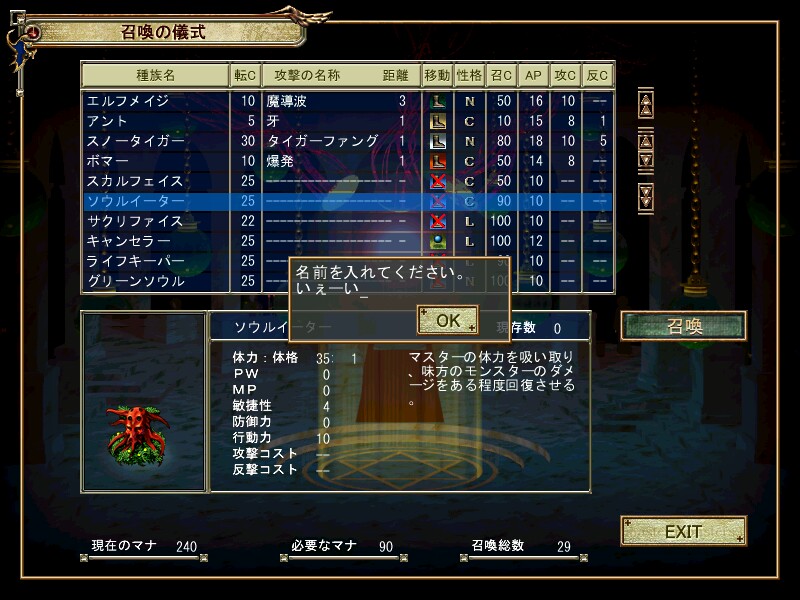Confirm the name with the OK button

[x=448, y=320]
